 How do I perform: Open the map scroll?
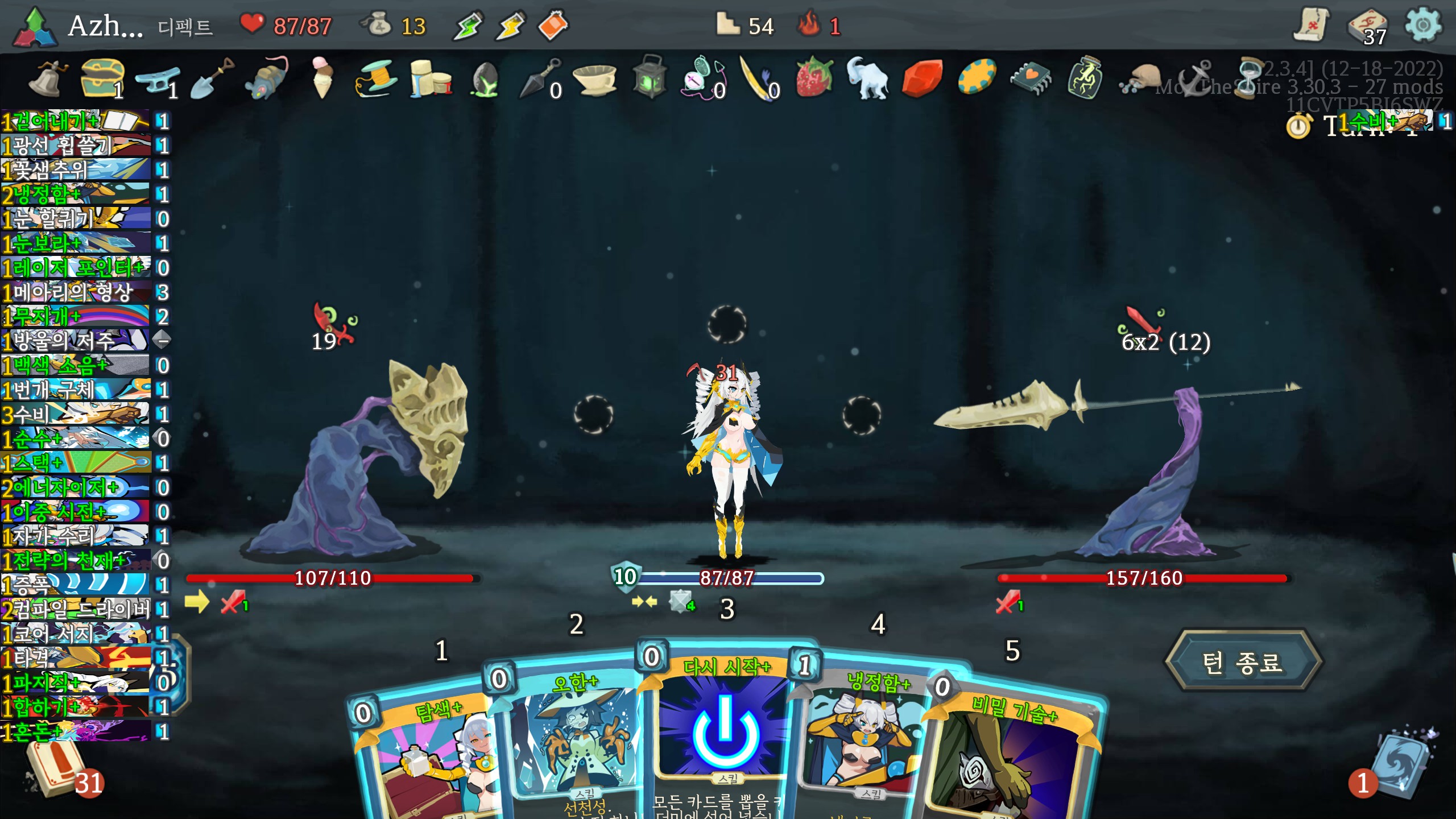pos(1311,26)
